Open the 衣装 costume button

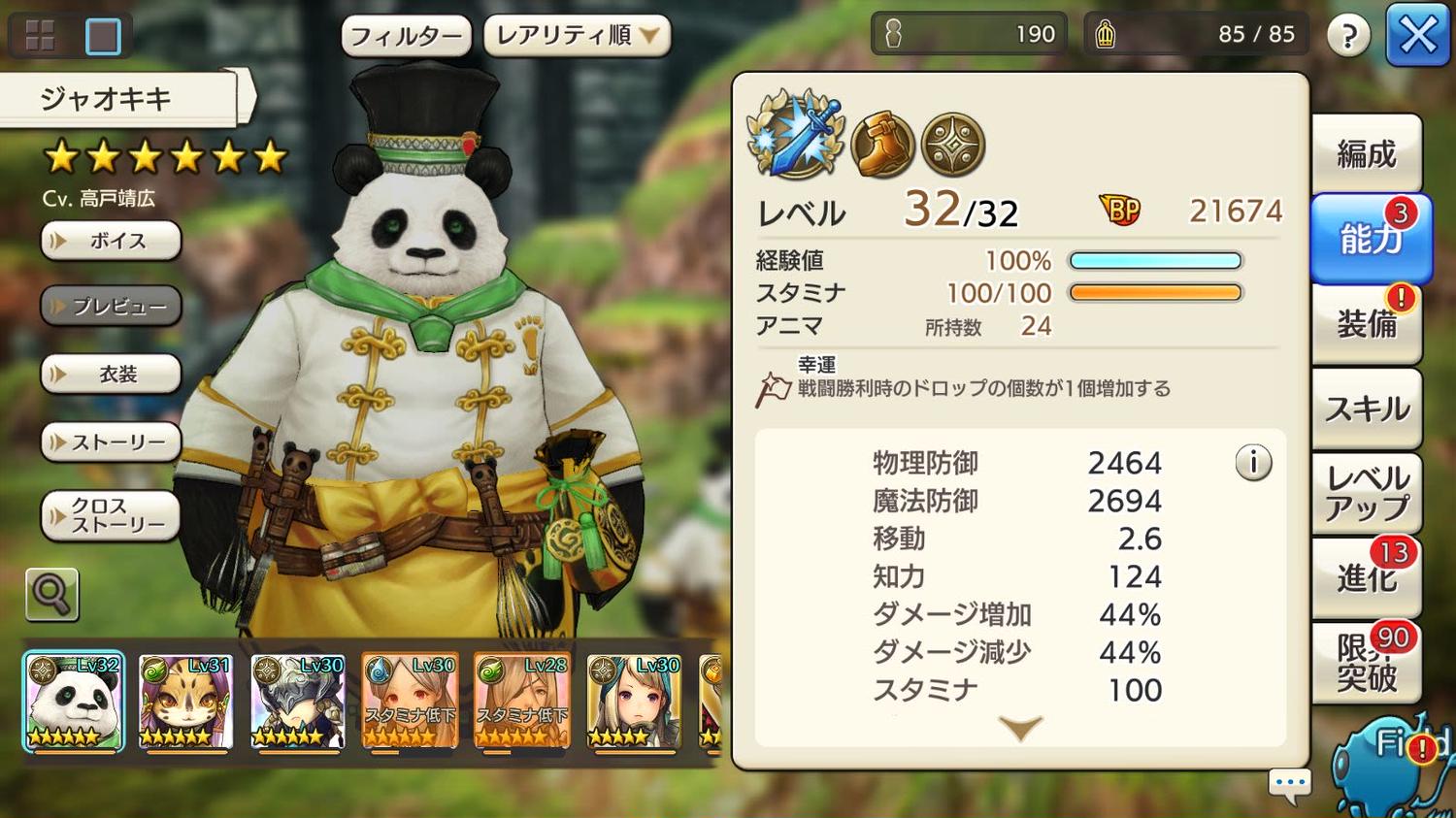click(x=112, y=375)
